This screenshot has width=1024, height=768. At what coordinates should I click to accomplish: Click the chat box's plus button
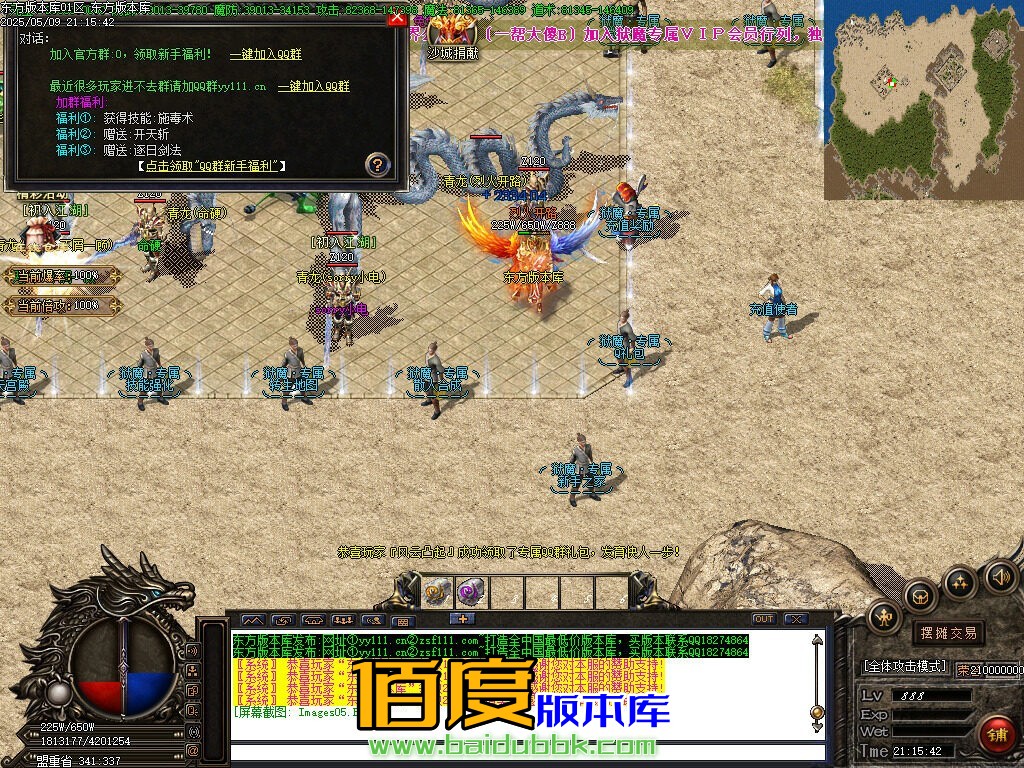[x=461, y=619]
